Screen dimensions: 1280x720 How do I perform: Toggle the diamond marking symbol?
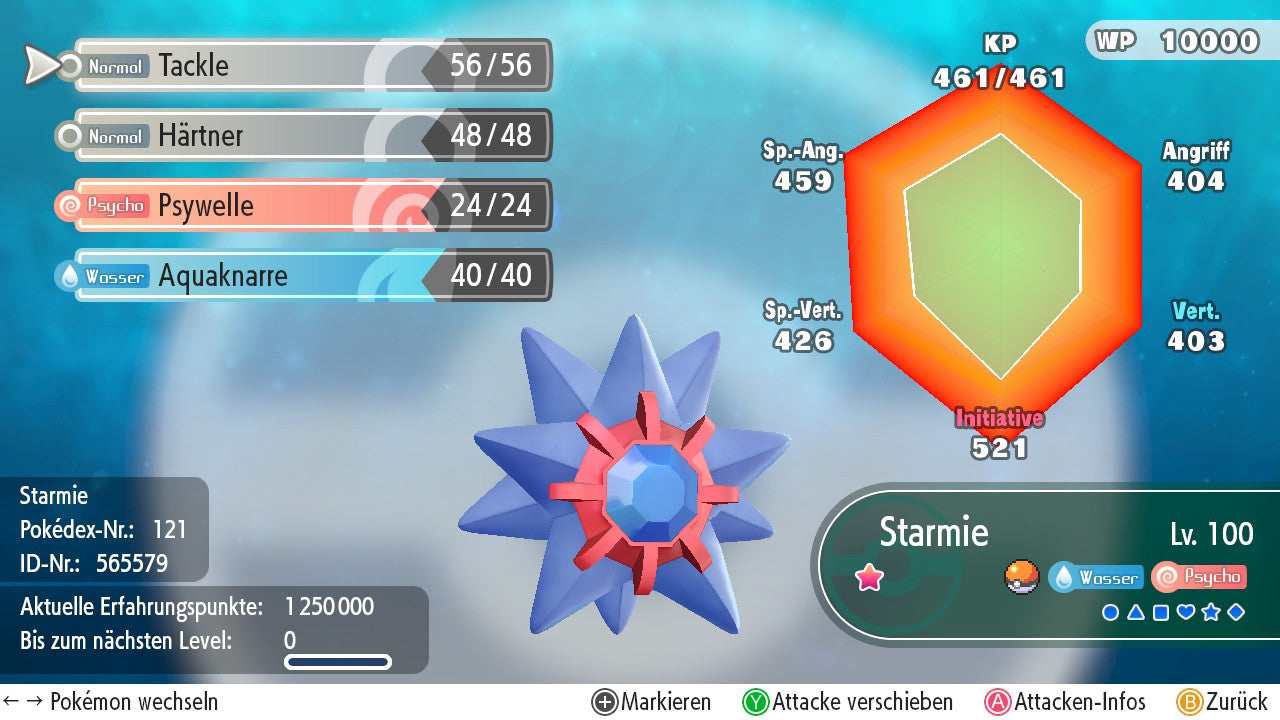(x=1236, y=613)
